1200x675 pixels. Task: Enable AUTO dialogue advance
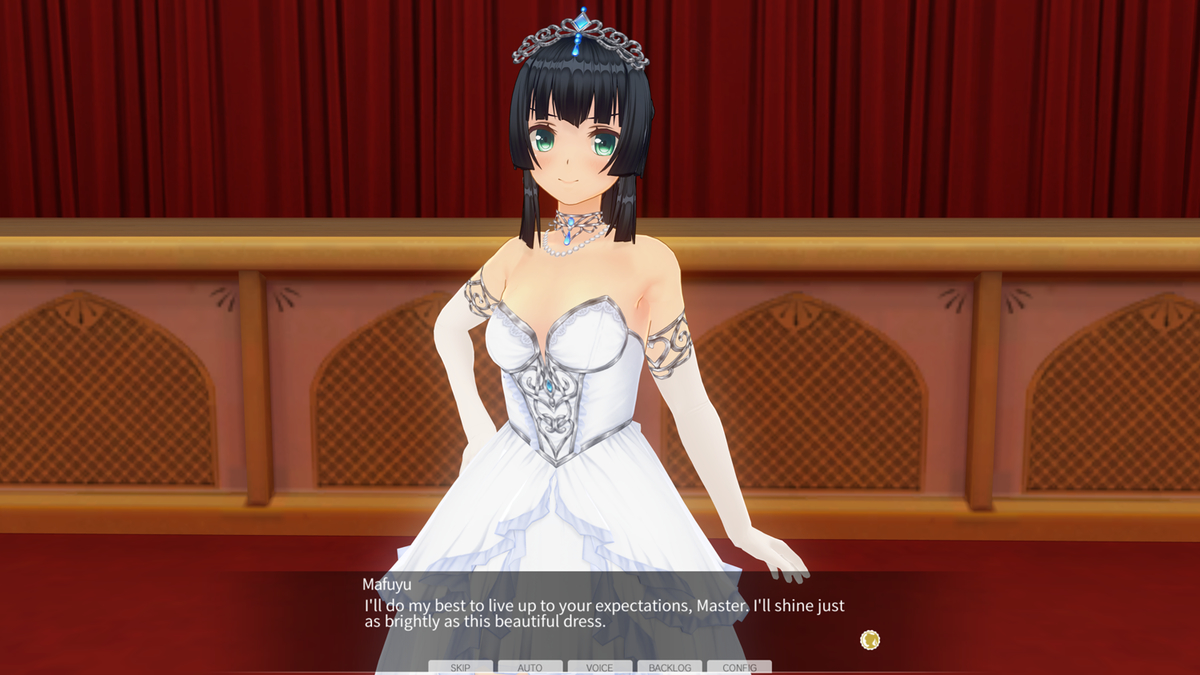530,667
